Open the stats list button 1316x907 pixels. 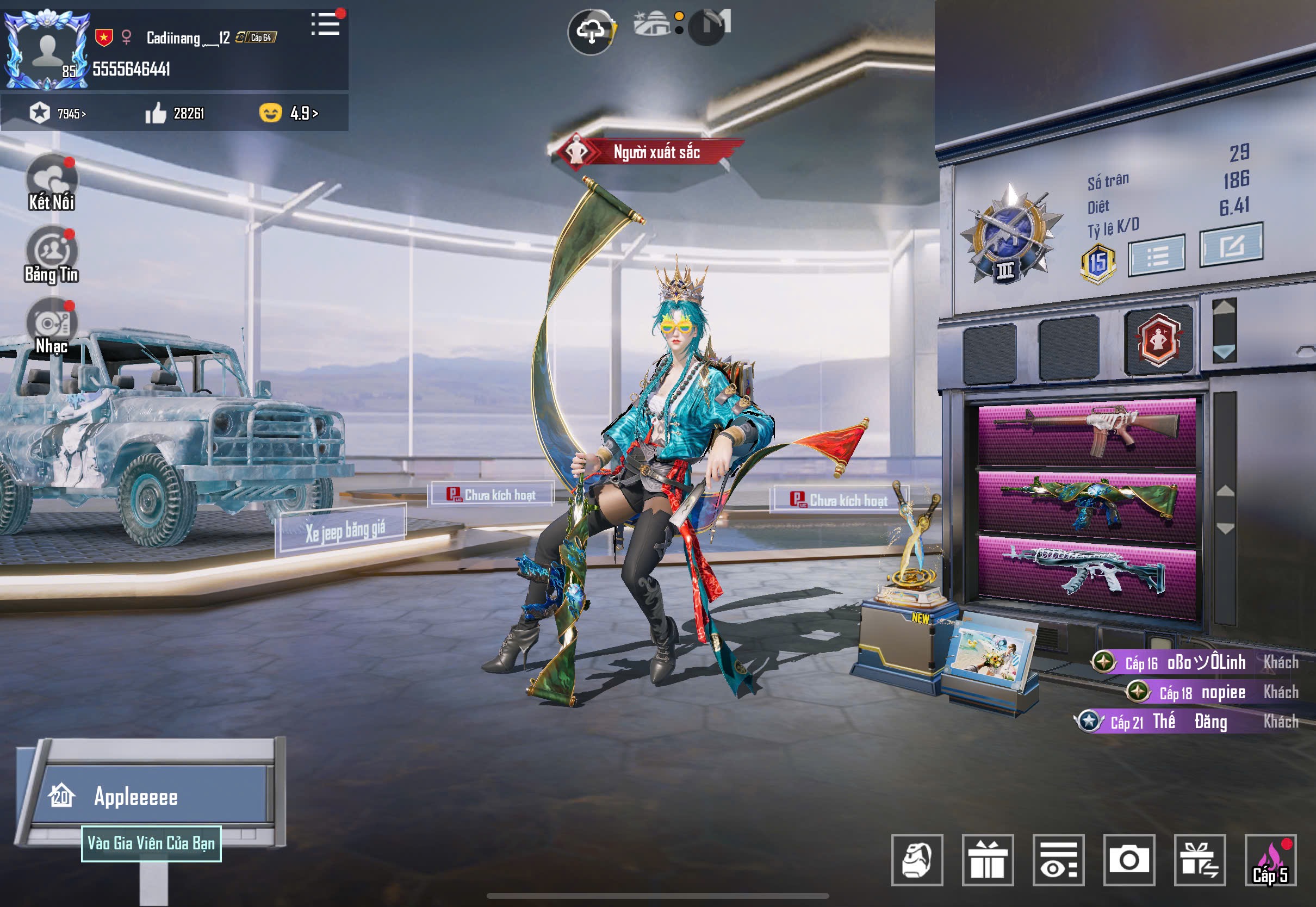[x=1156, y=256]
